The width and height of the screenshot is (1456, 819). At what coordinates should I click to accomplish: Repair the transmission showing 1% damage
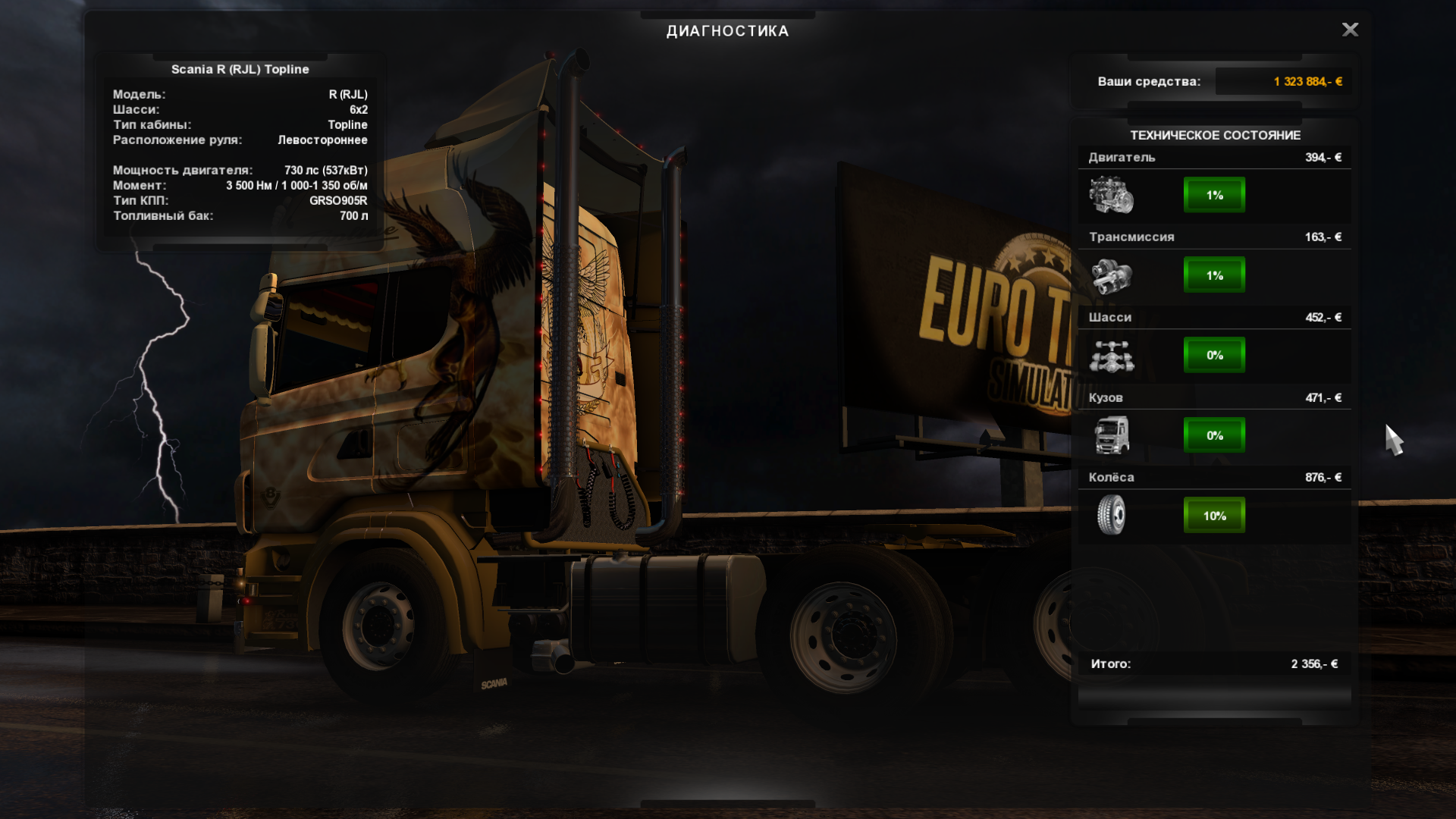click(x=1214, y=275)
